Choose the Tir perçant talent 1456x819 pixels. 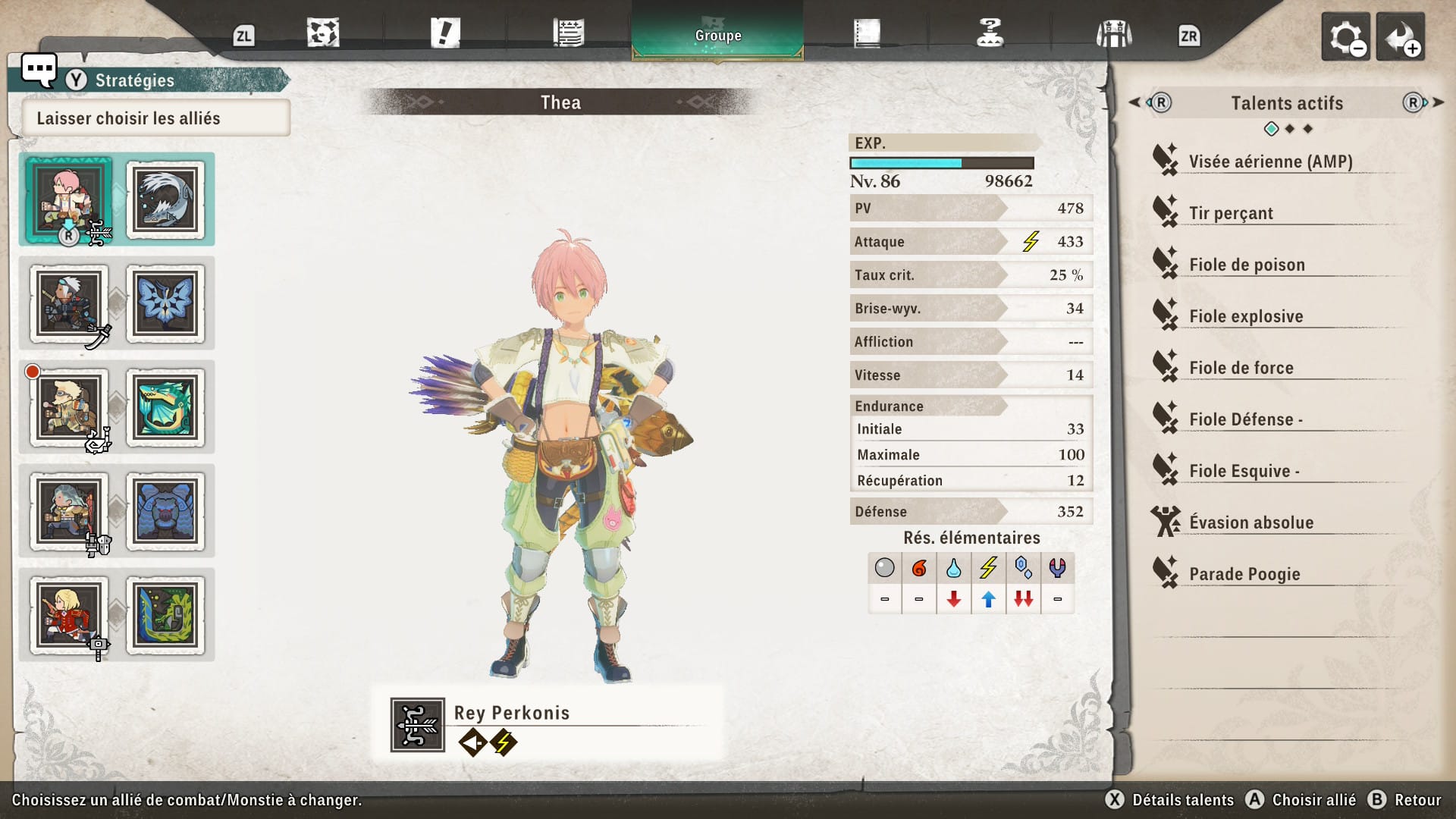pyautogui.click(x=1231, y=213)
